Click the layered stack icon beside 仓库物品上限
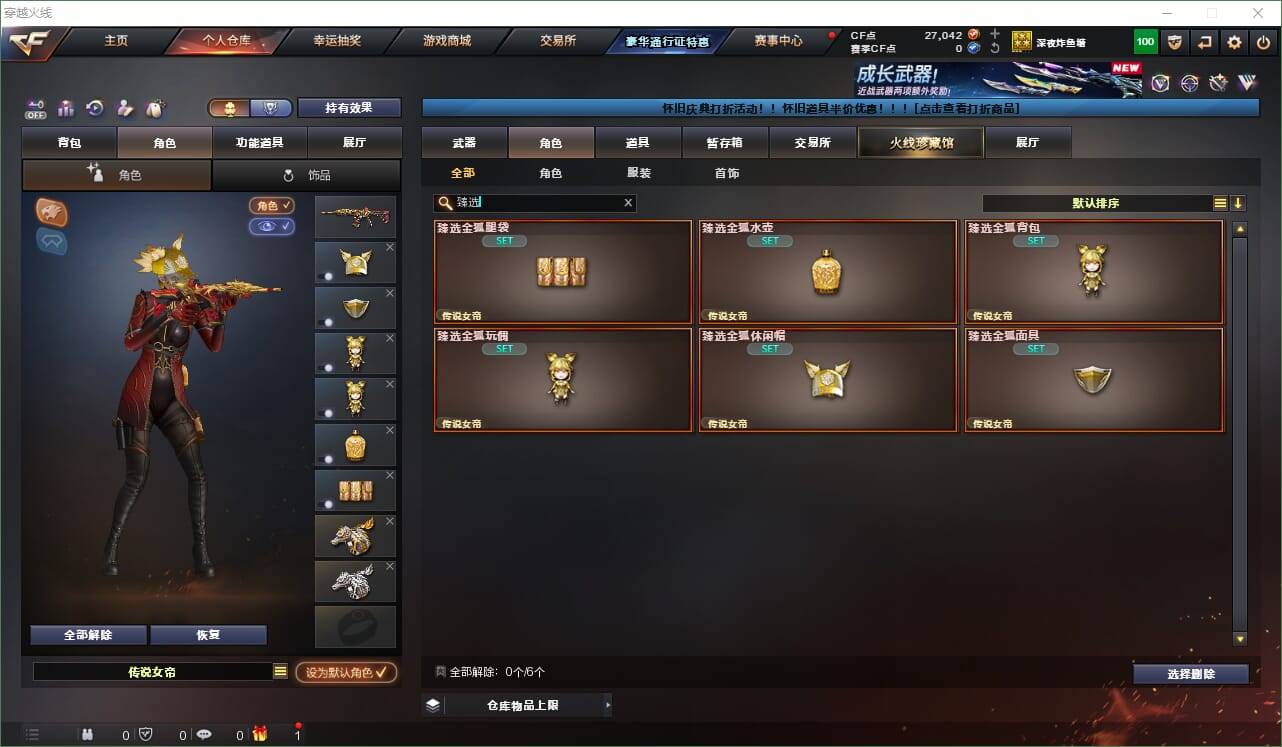 click(432, 704)
